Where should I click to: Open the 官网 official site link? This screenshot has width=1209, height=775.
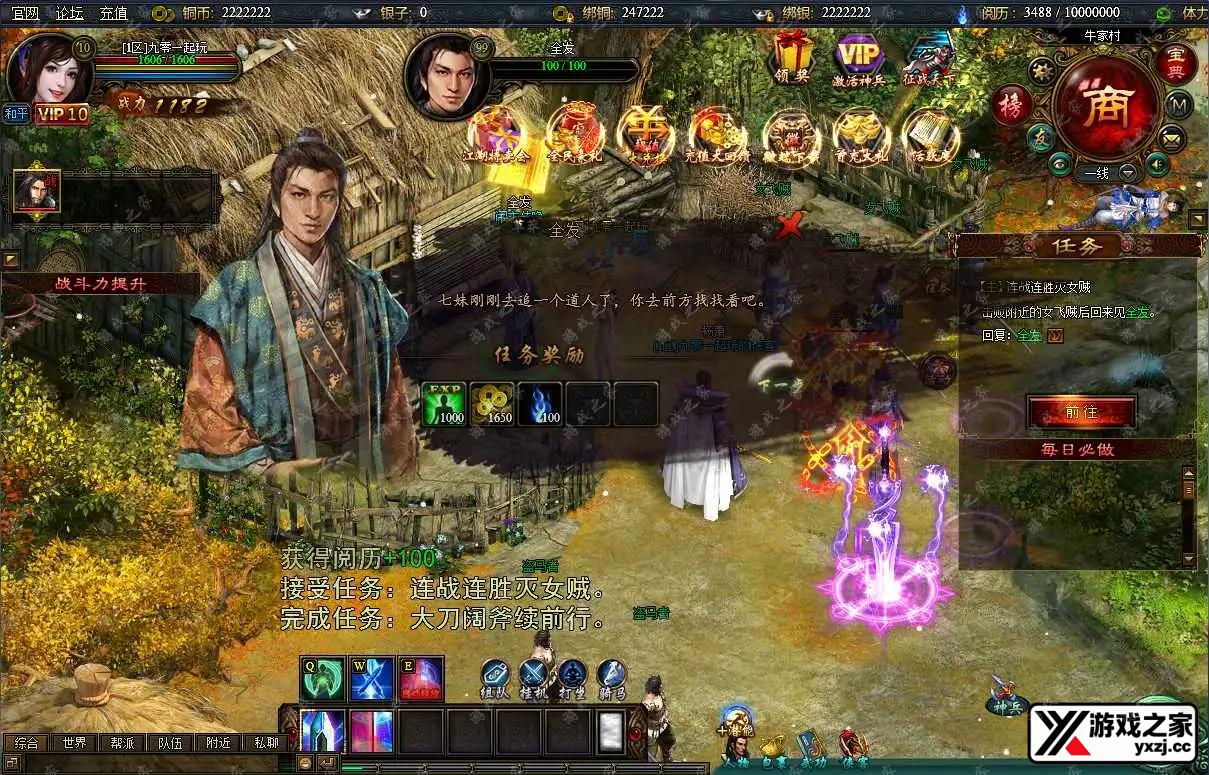click(x=25, y=13)
